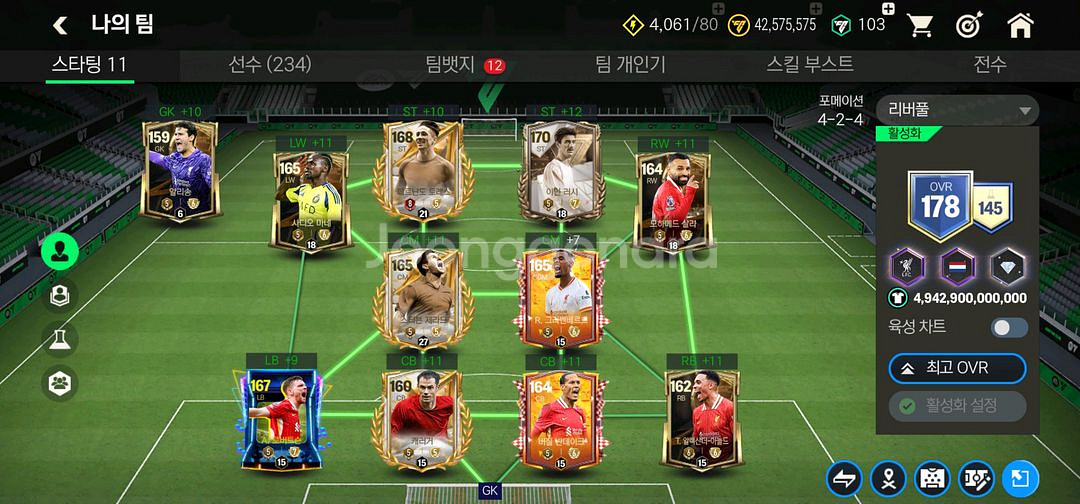This screenshot has width=1080, height=504.
Task: Select the 전수 tab
Action: pos(990,65)
